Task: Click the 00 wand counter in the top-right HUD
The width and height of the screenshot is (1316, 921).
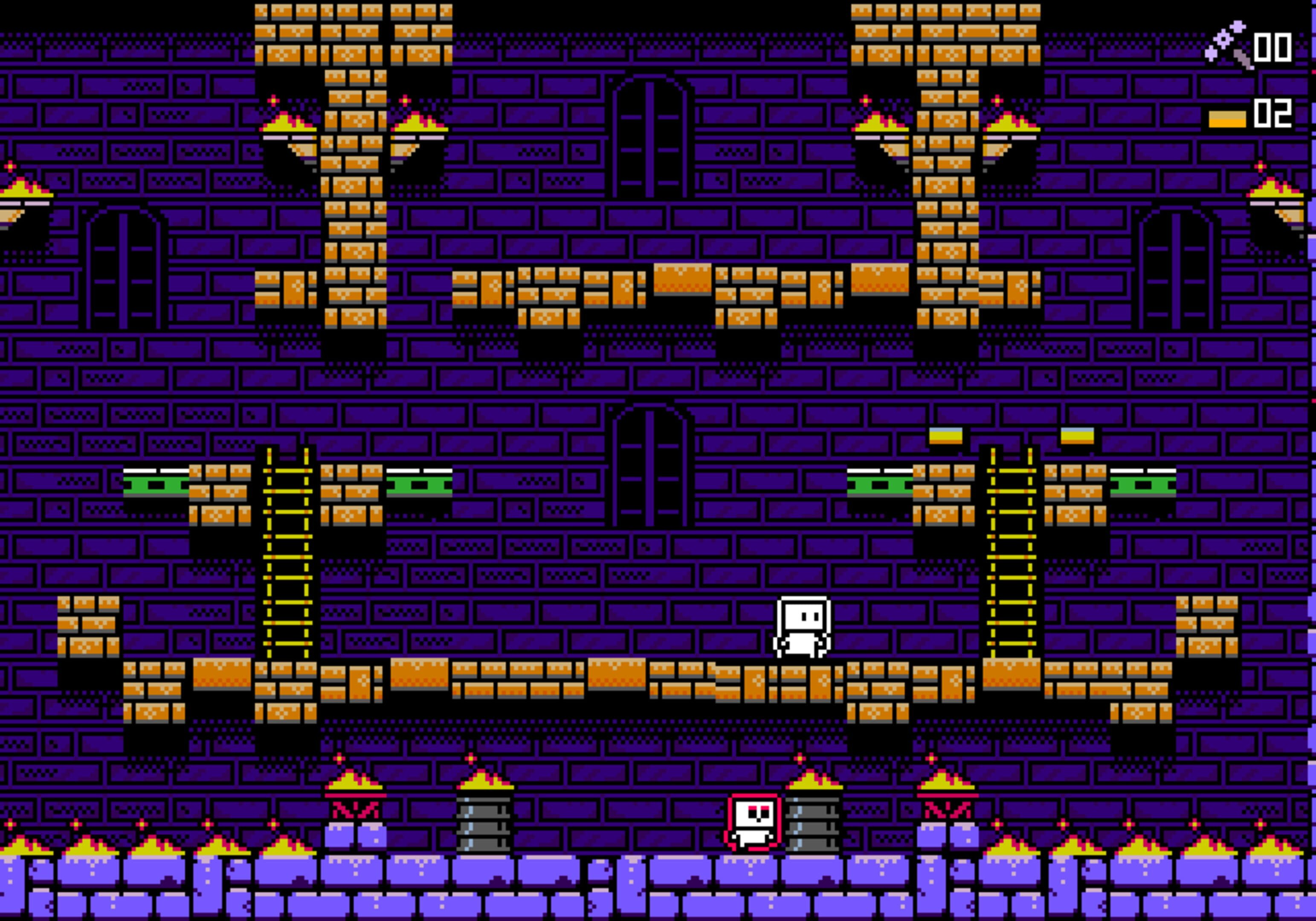Action: pos(1275,49)
